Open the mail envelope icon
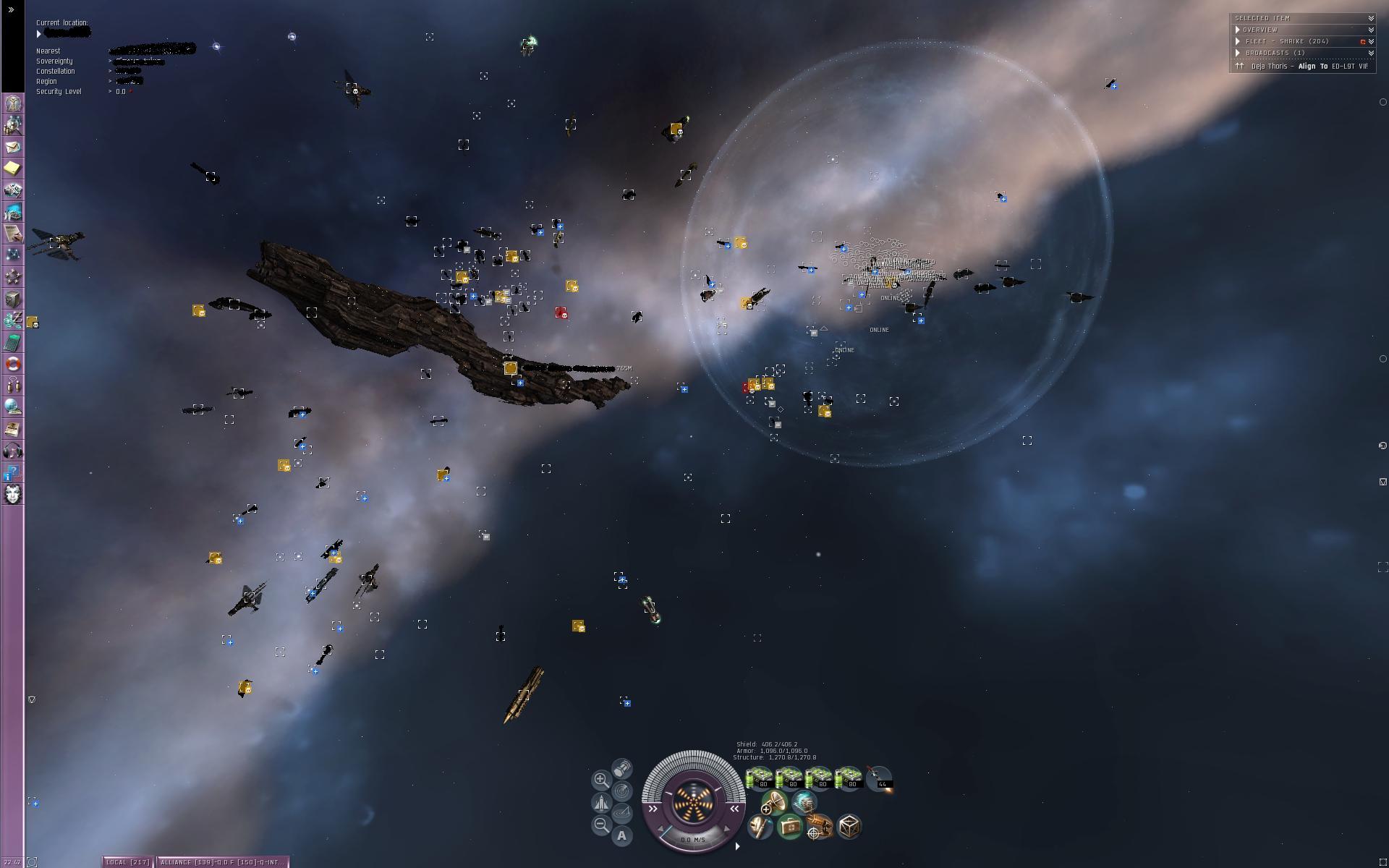1389x868 pixels. 13,147
